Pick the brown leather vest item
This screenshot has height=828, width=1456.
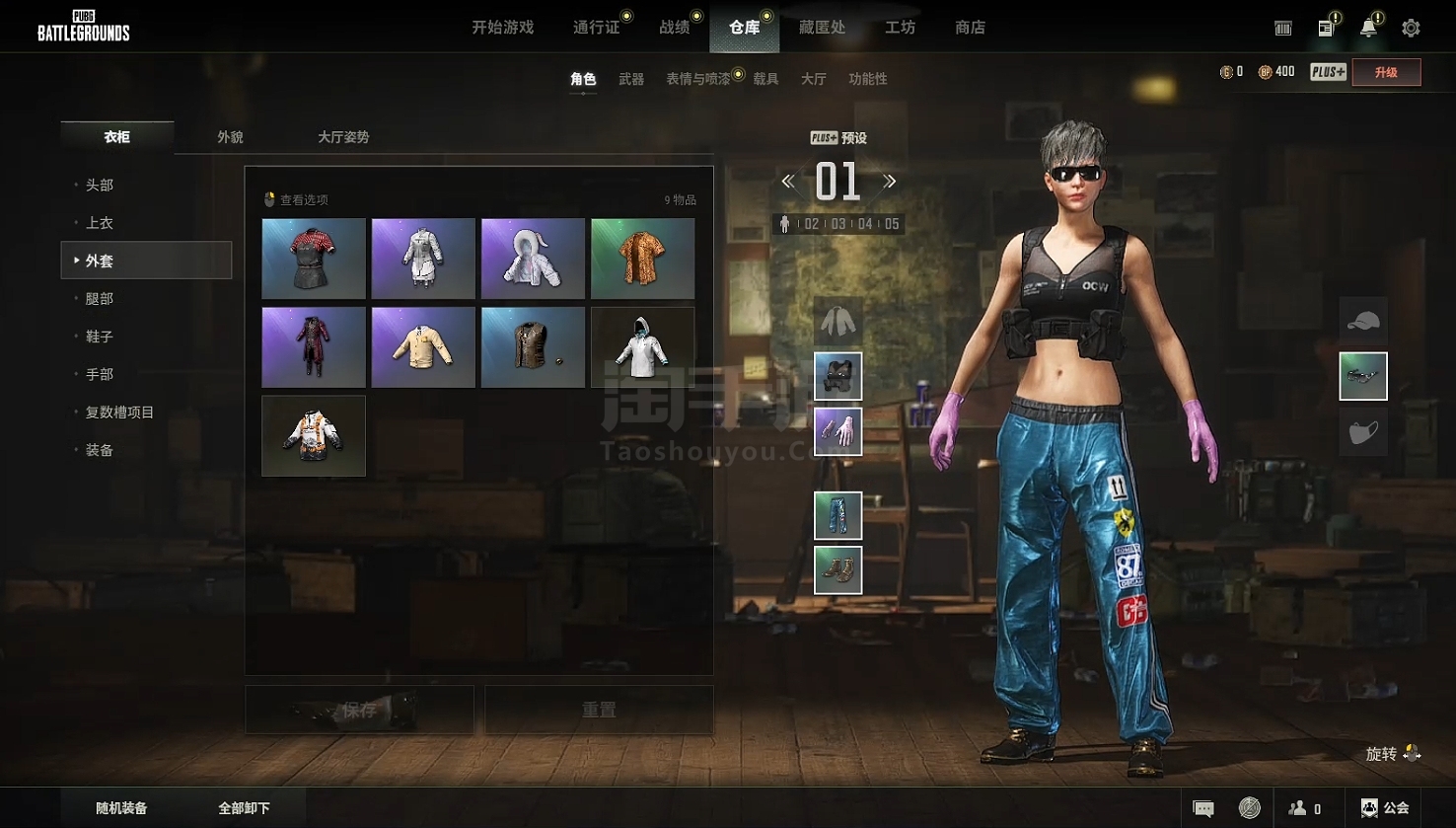(x=533, y=347)
